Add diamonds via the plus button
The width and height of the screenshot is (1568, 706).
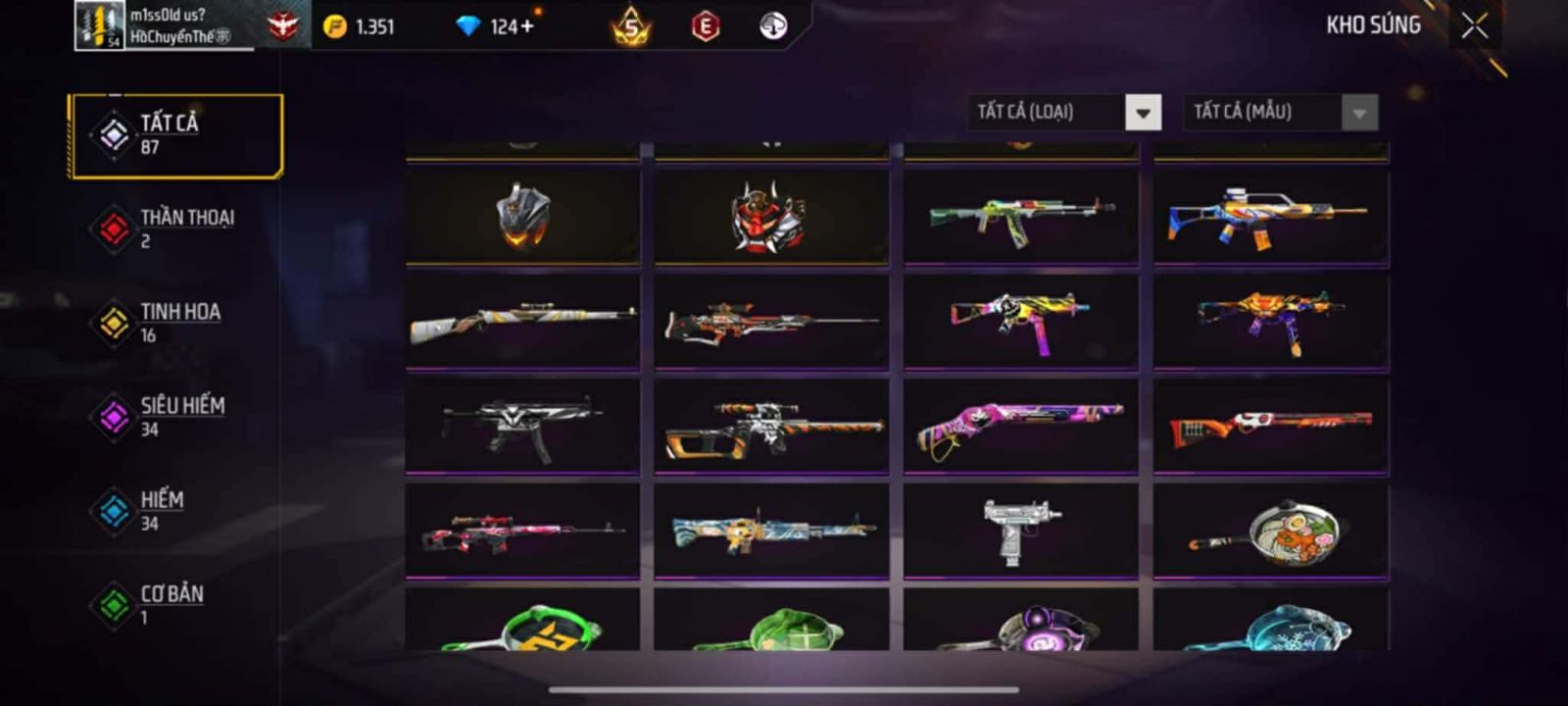pyautogui.click(x=527, y=26)
